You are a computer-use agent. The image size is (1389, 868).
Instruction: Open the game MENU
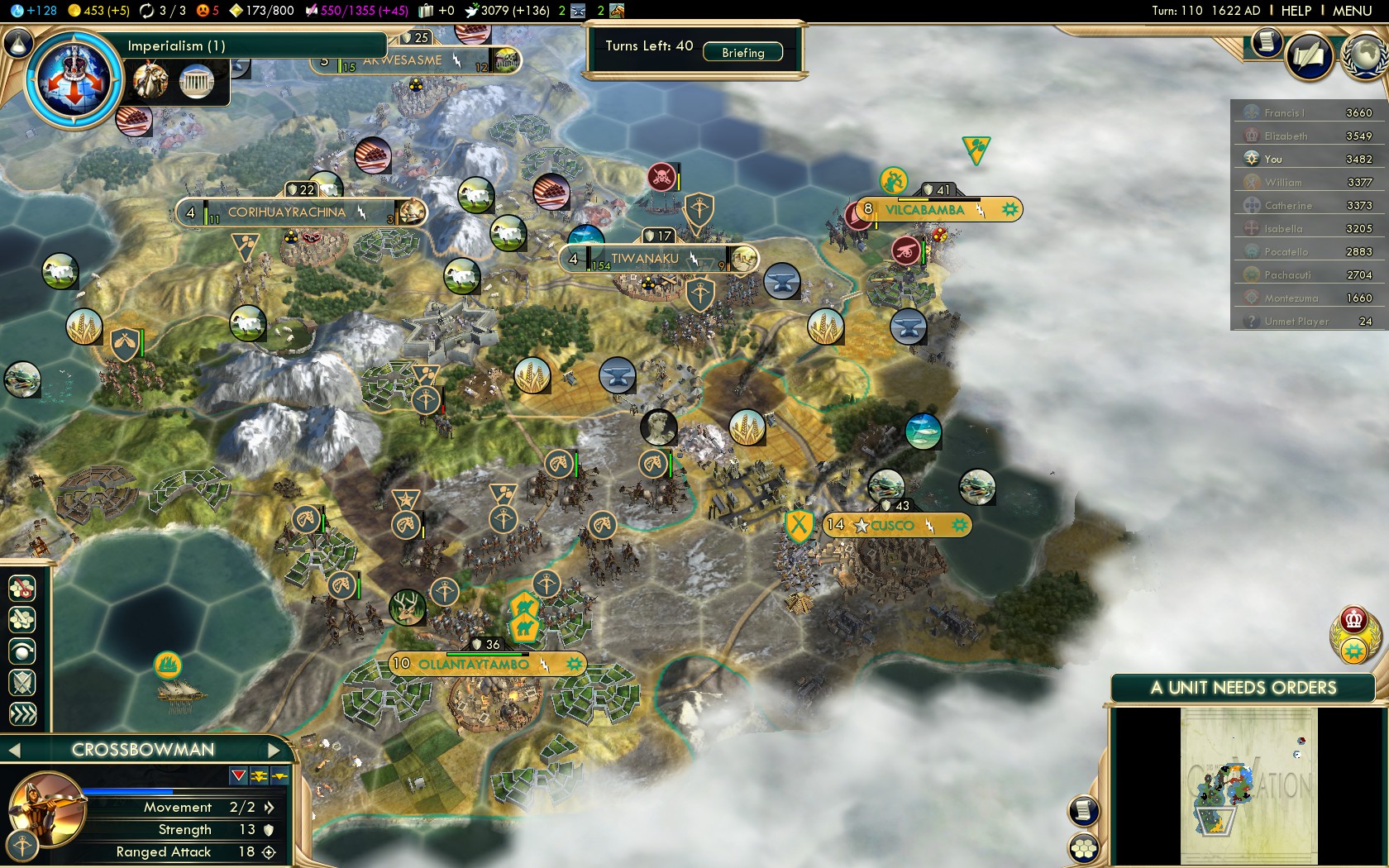point(1352,11)
